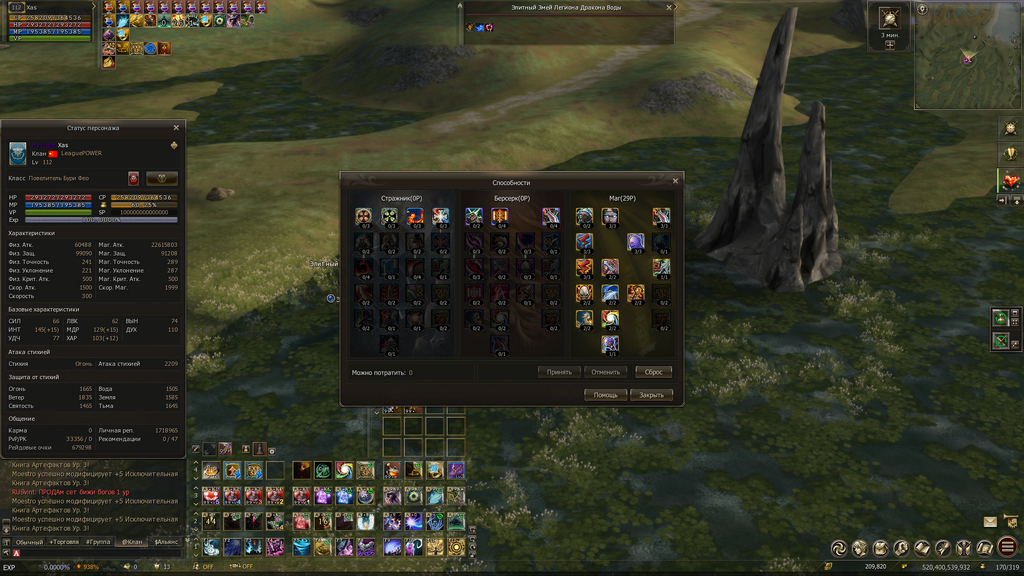The height and width of the screenshot is (576, 1024).
Task: Close the Статус персонажа window
Action: click(176, 128)
